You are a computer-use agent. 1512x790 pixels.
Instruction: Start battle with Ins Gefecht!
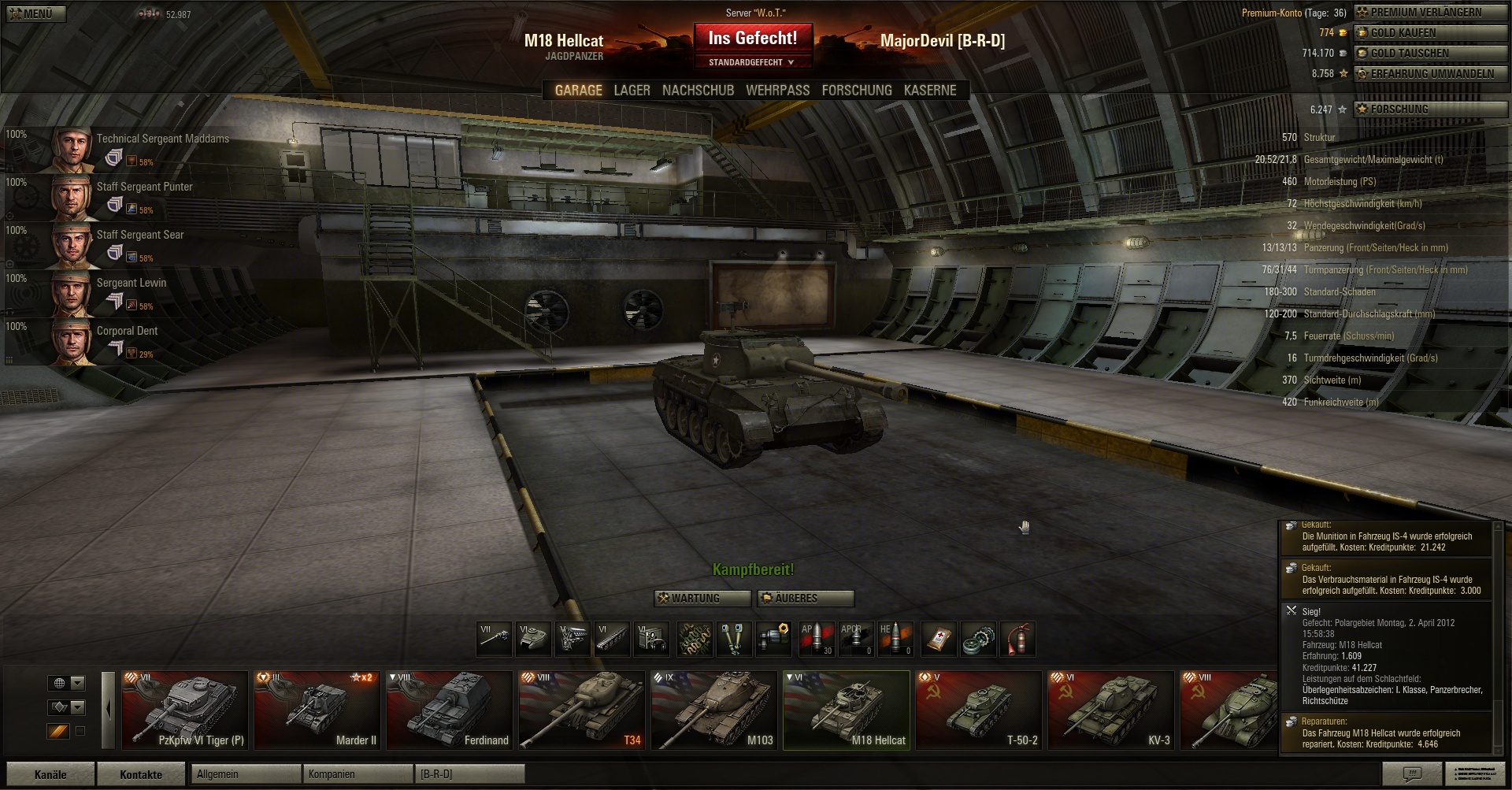pos(752,38)
